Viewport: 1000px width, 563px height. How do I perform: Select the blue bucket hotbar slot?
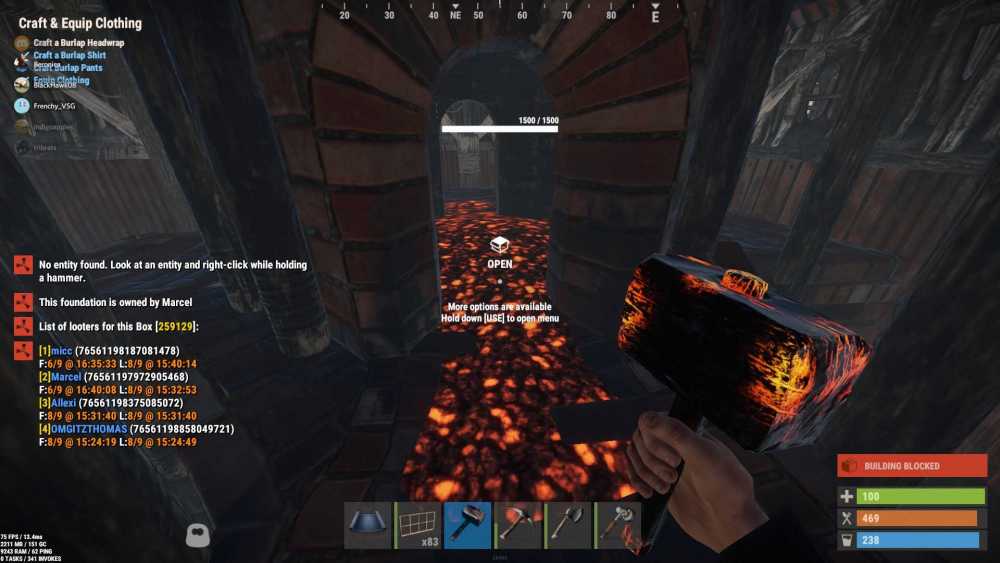pos(367,525)
